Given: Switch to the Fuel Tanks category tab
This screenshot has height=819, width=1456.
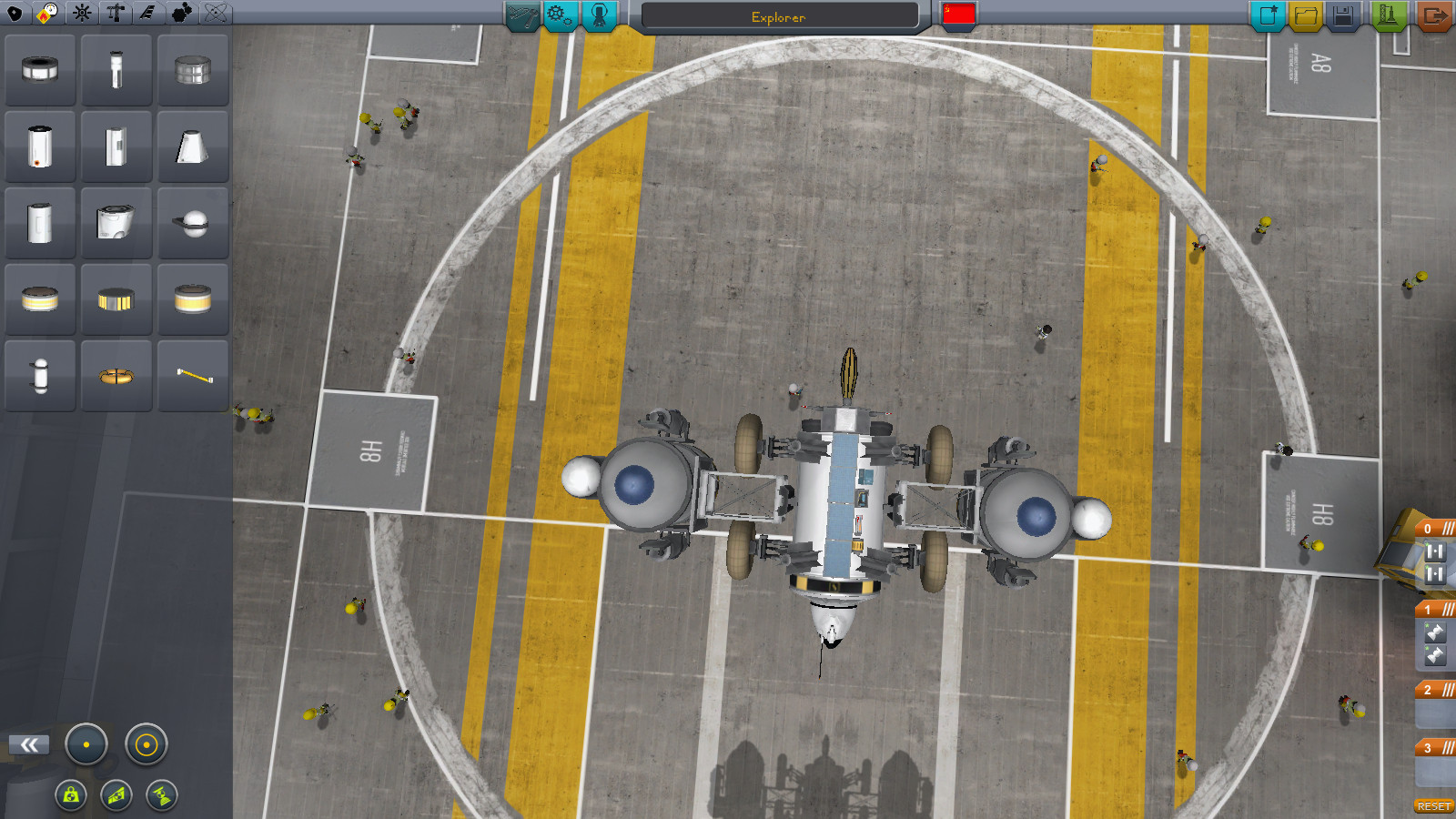Looking at the screenshot, I should [x=47, y=13].
